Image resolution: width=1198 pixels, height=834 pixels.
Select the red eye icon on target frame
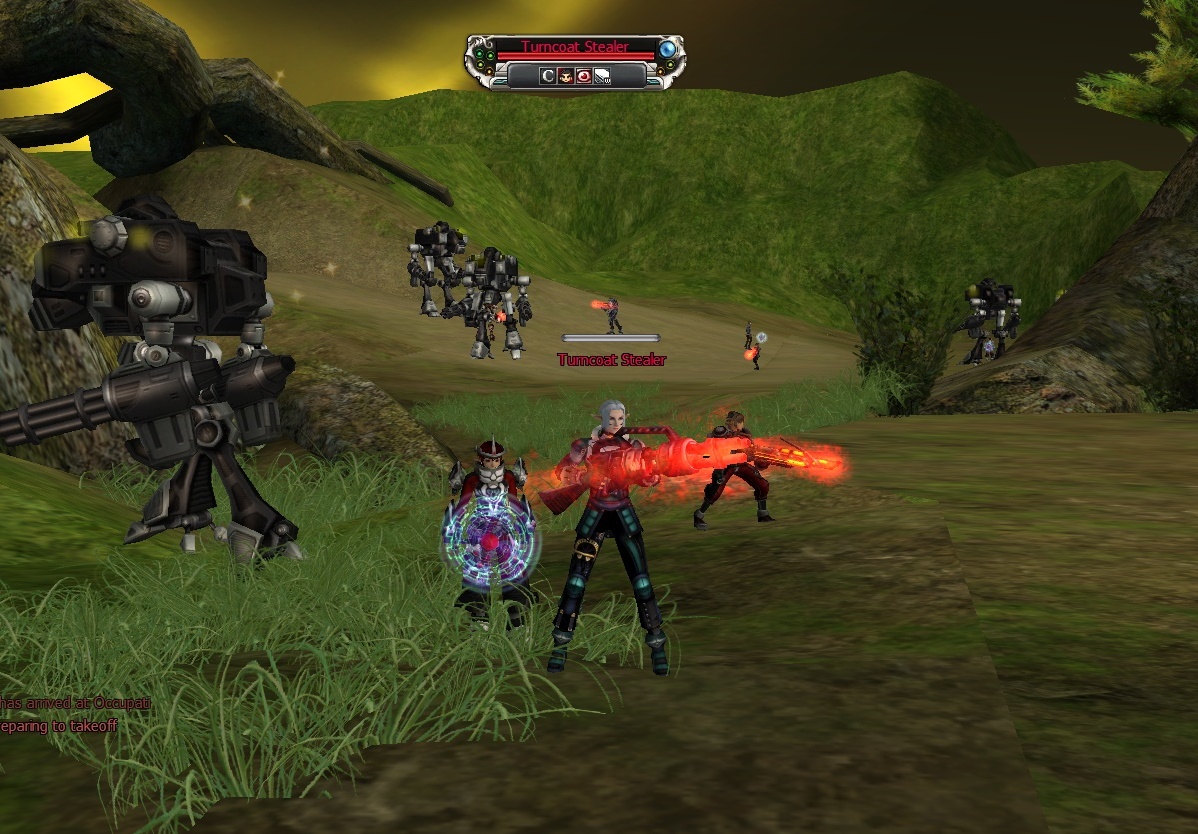583,75
